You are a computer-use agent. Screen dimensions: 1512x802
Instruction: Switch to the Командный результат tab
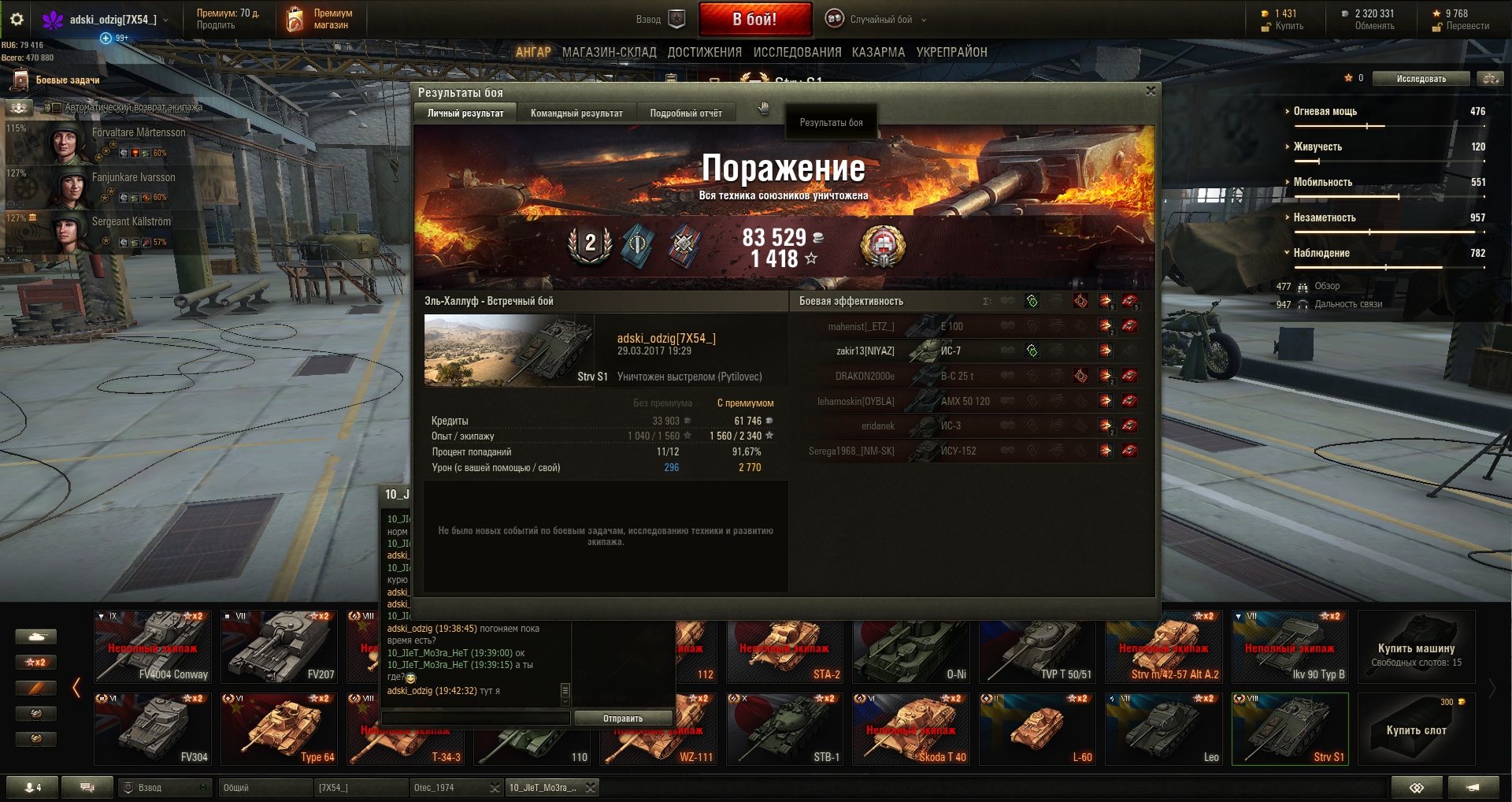coord(576,113)
